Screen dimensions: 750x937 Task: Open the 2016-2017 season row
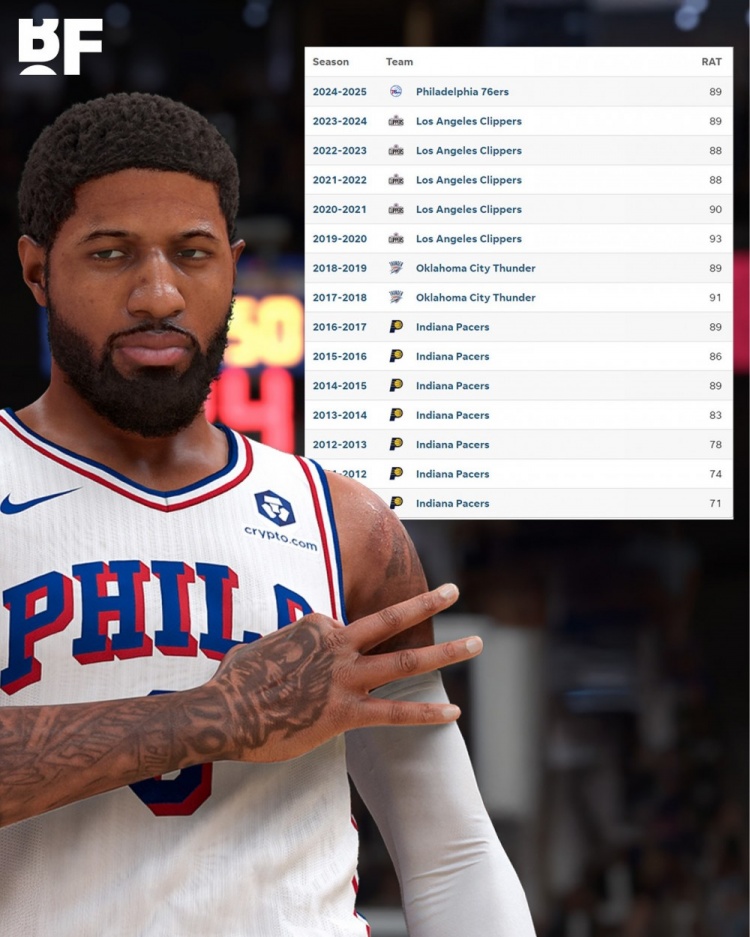339,327
